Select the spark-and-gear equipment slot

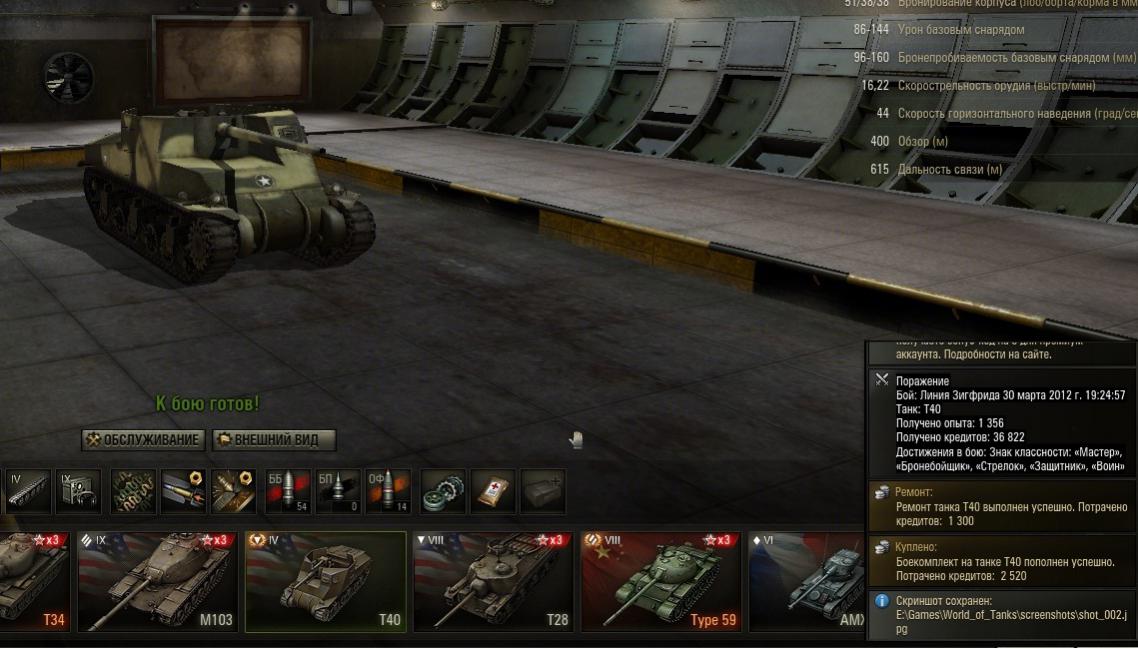point(233,491)
